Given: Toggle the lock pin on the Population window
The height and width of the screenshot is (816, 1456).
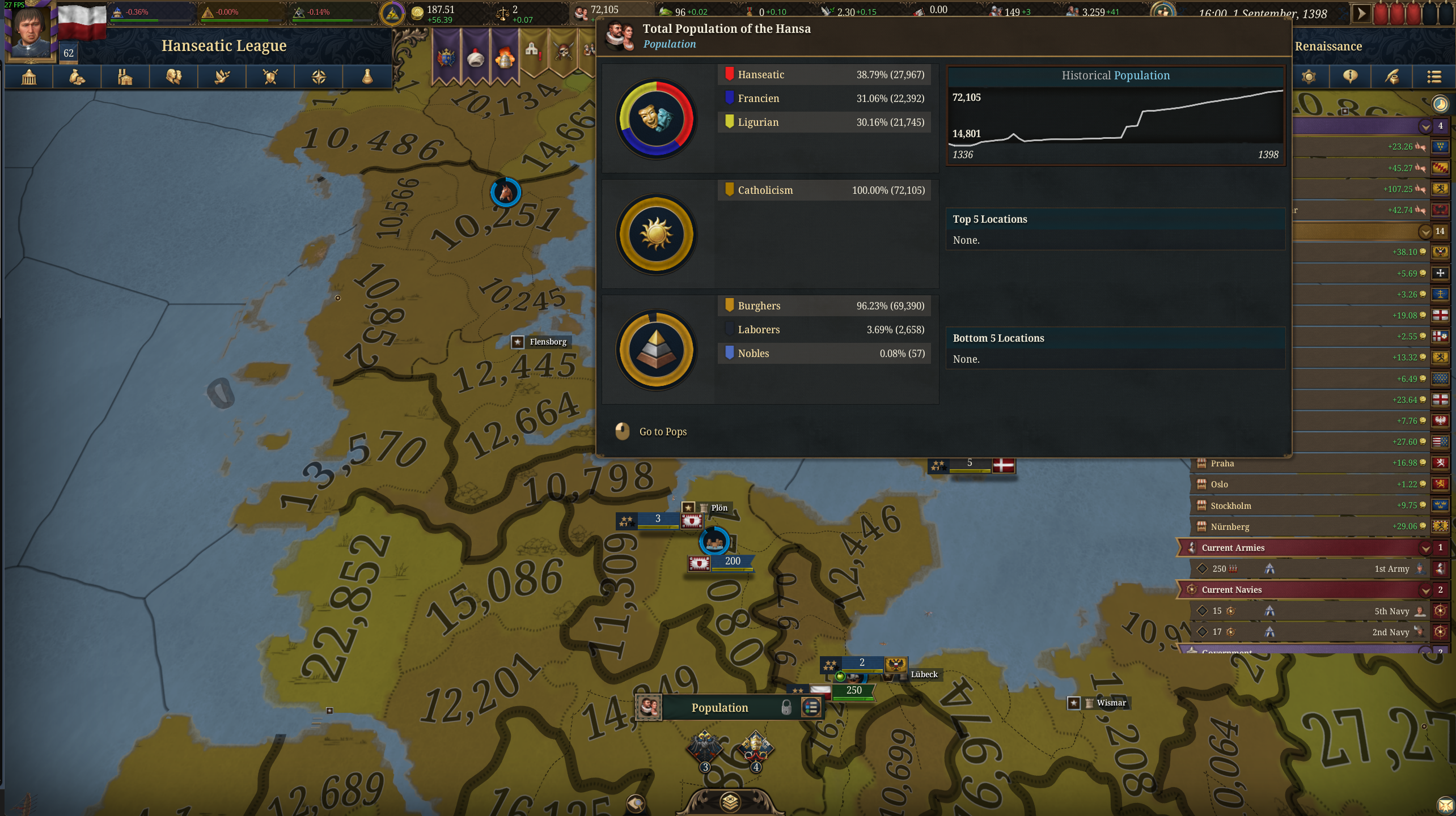Looking at the screenshot, I should pos(787,707).
